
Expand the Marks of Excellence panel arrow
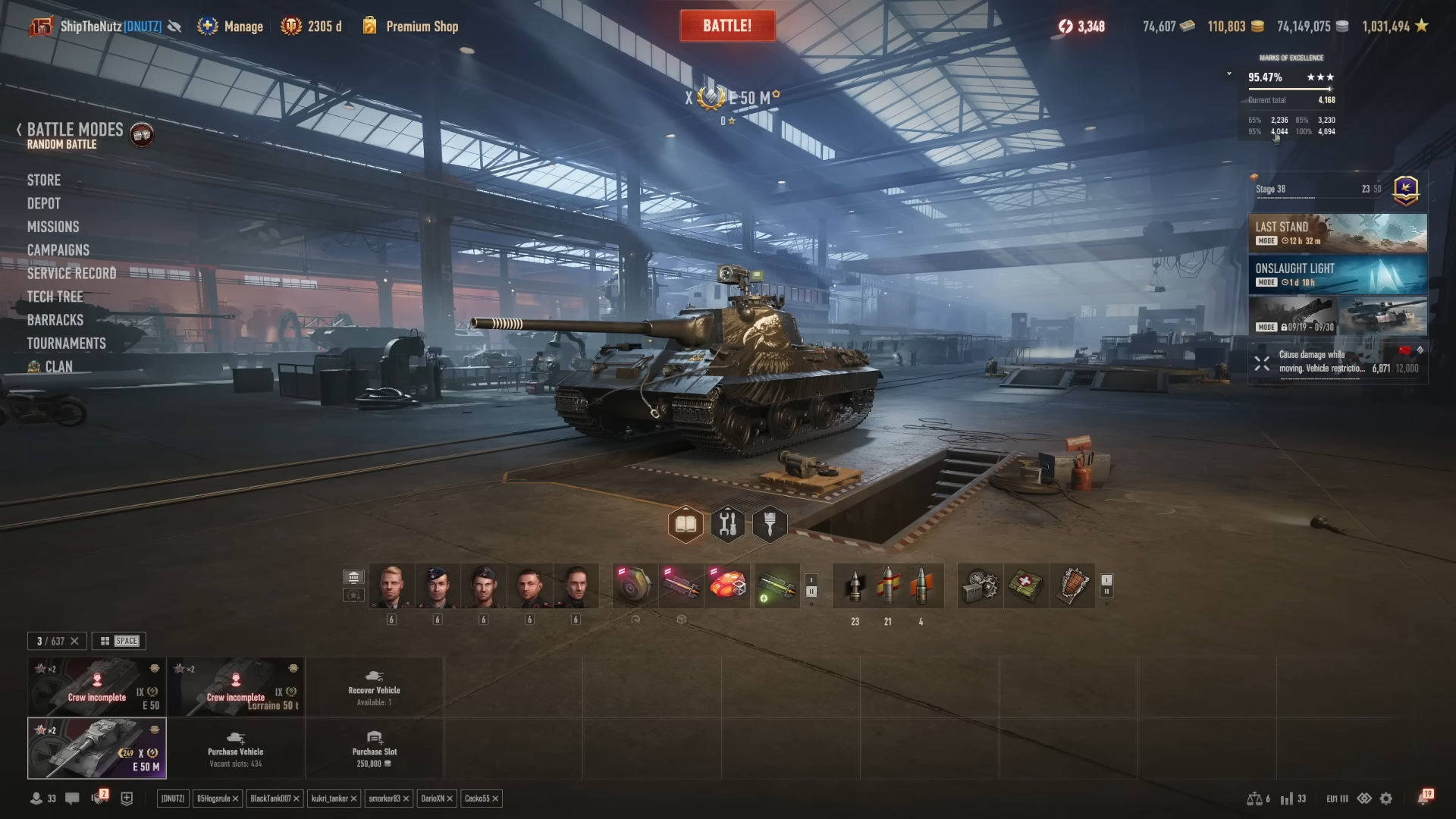pos(1228,74)
